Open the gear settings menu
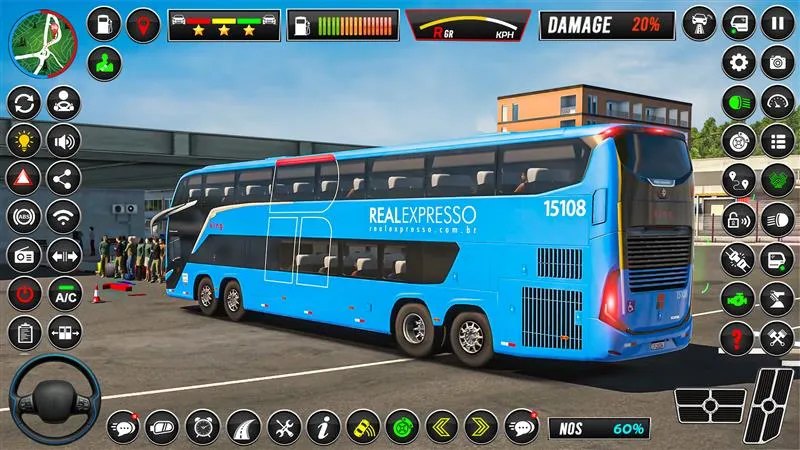Screen dimensions: 800x450 [739, 63]
